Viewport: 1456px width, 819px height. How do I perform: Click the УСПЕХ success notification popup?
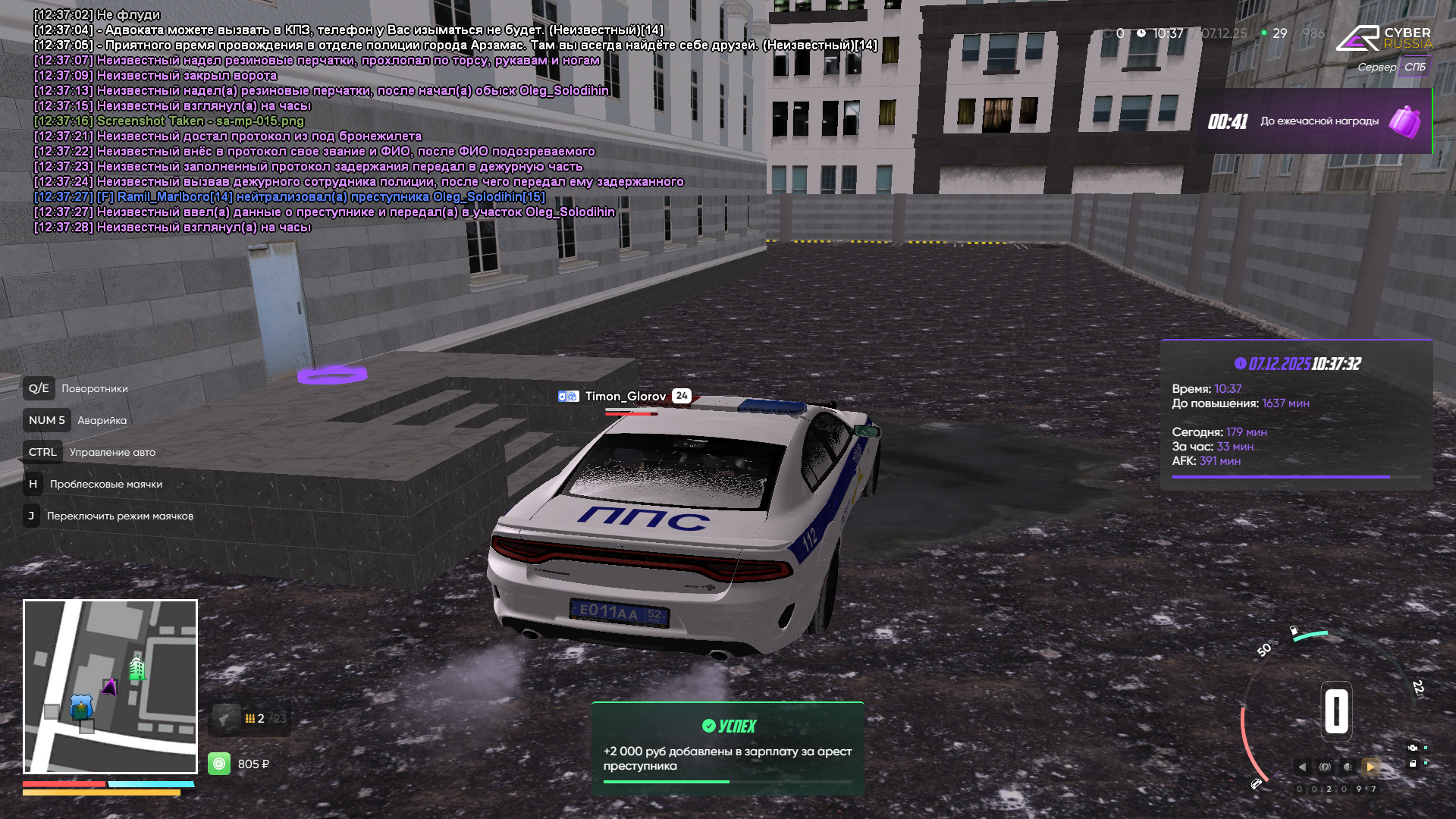(x=727, y=748)
